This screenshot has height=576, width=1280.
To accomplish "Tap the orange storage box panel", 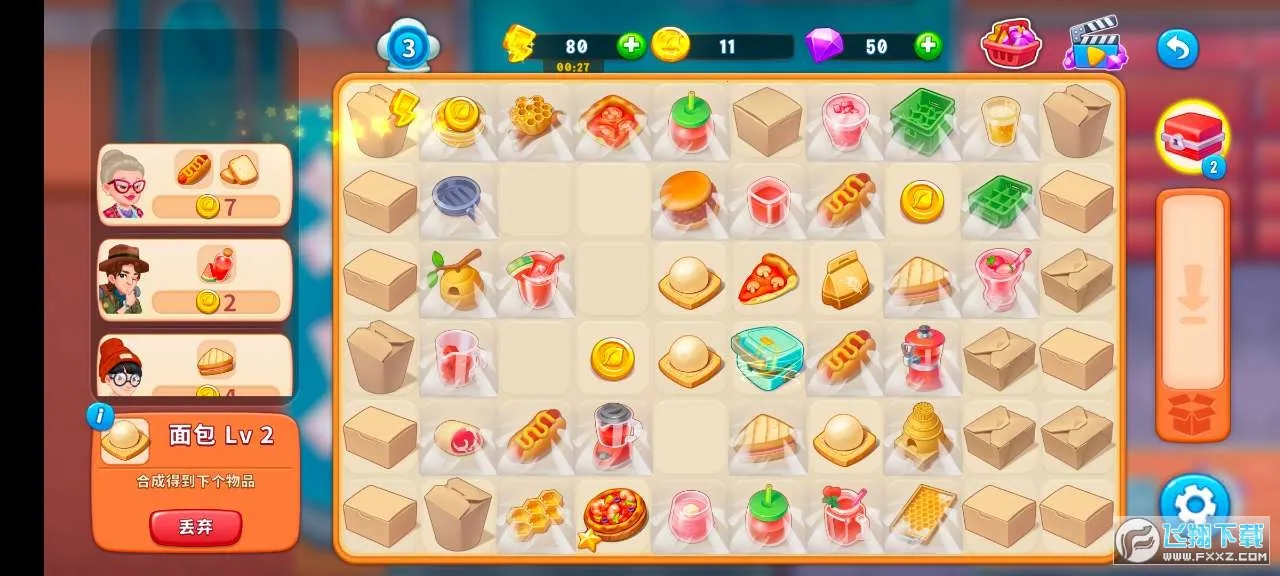I will 1192,315.
